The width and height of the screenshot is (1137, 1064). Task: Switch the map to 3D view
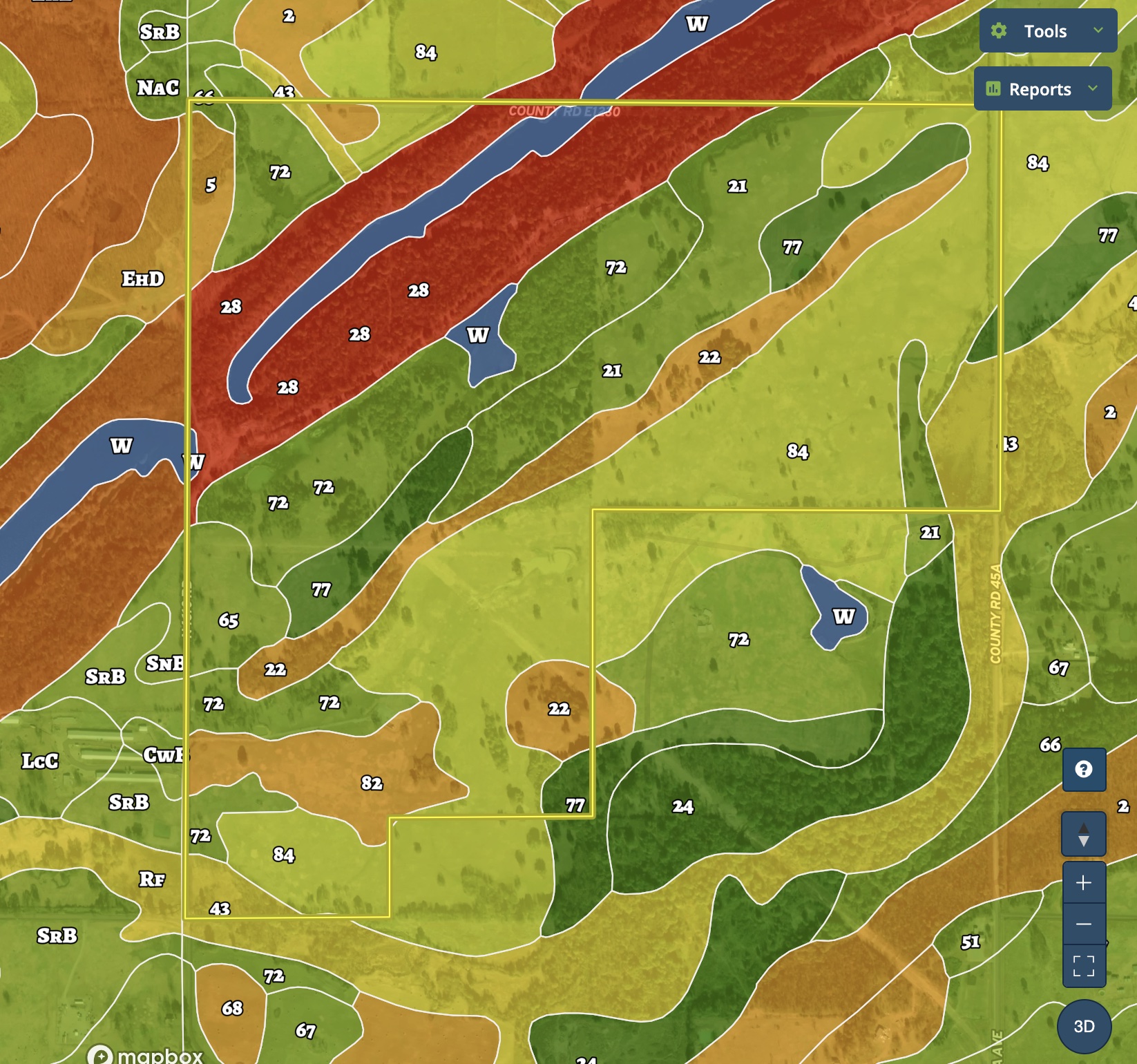(x=1084, y=1026)
